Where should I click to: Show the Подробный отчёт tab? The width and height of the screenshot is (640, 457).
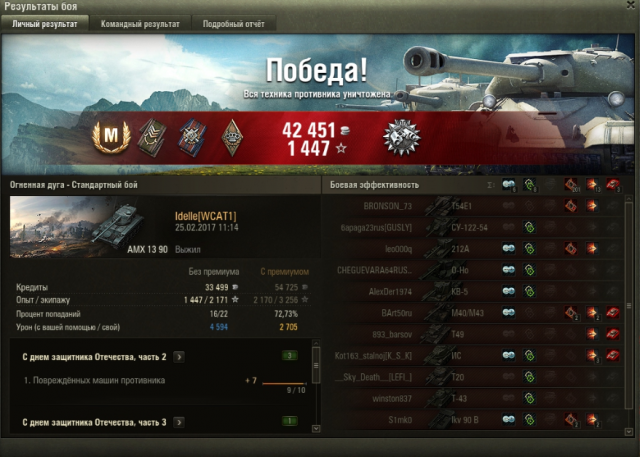pos(226,23)
